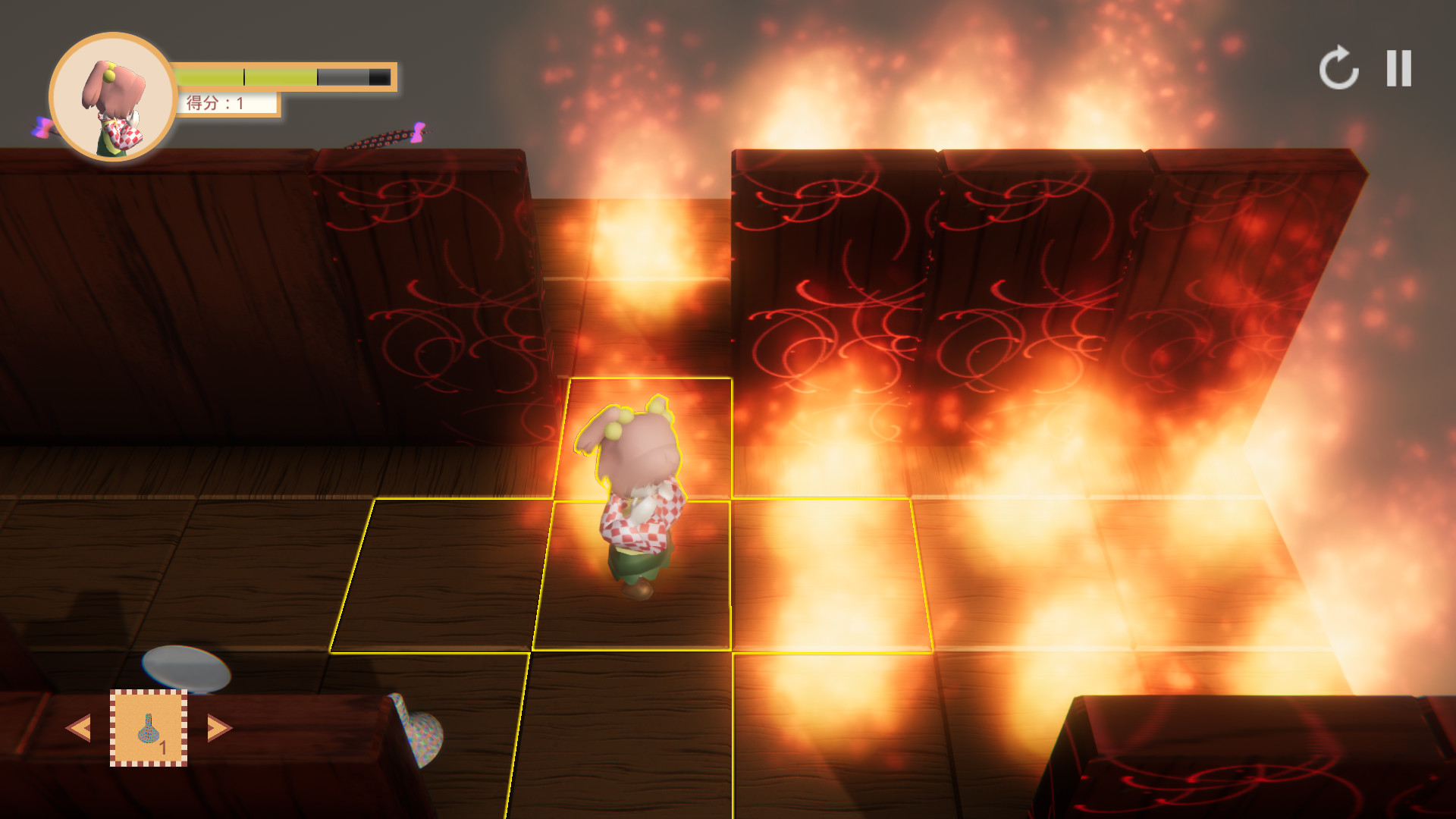
Task: Click the pause icon at top right
Action: click(x=1399, y=67)
